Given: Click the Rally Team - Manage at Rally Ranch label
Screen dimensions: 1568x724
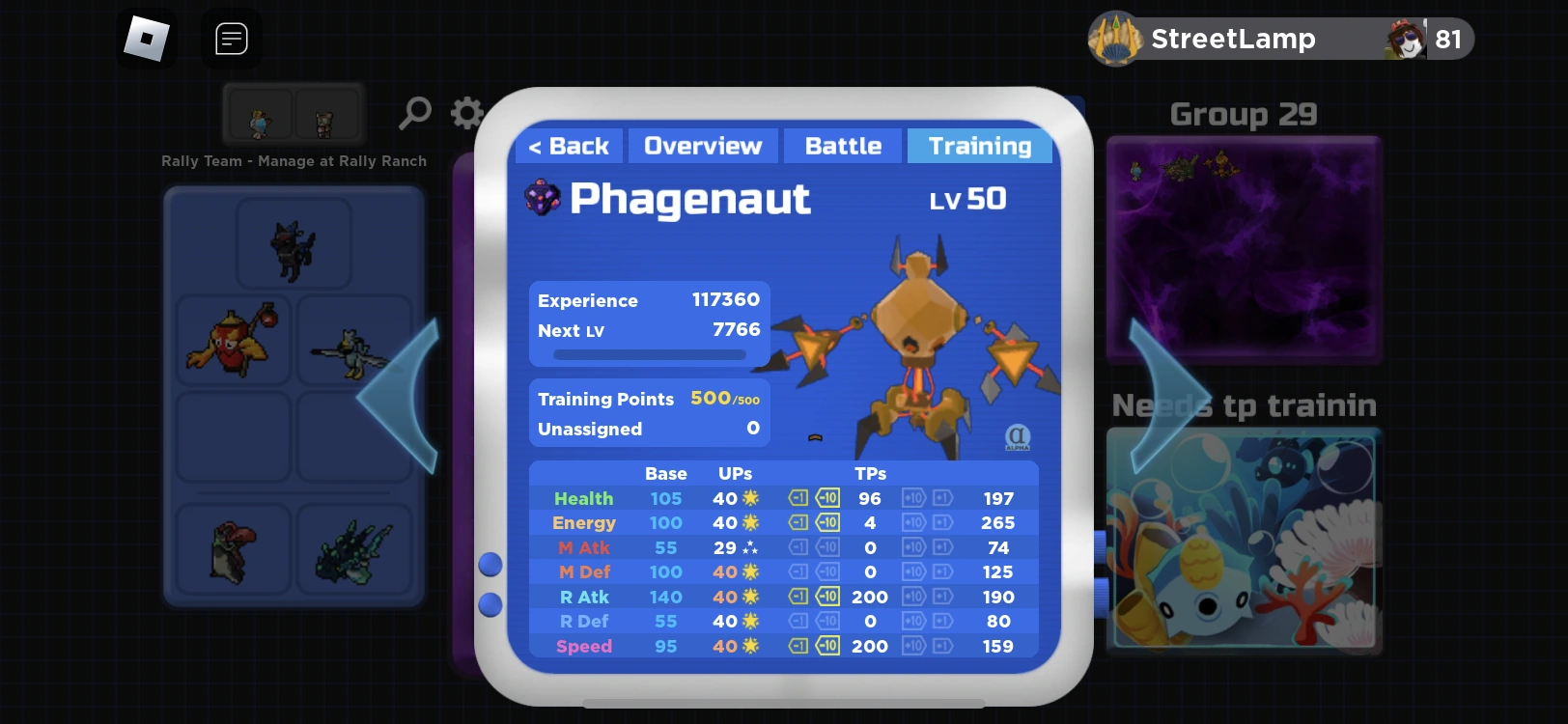Looking at the screenshot, I should [x=294, y=161].
